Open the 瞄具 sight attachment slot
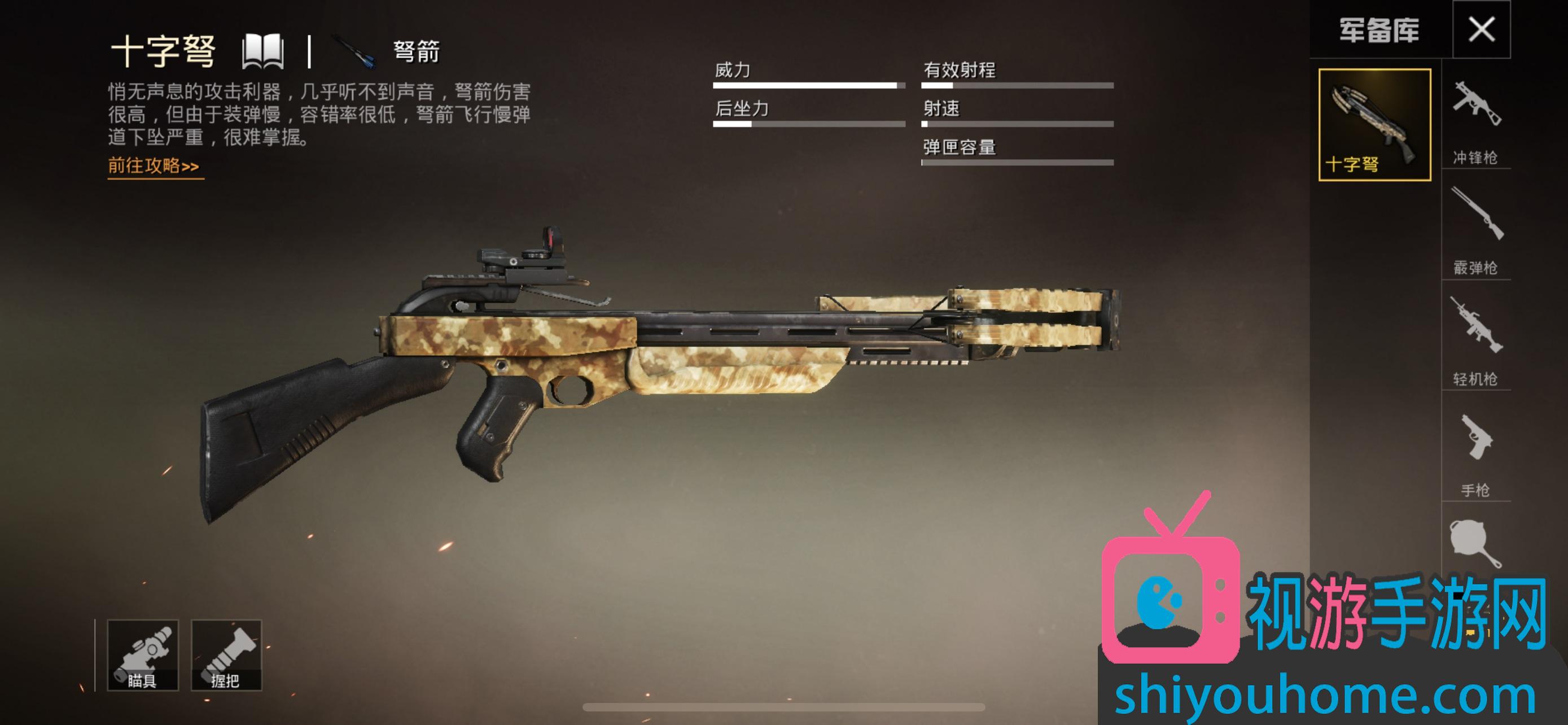This screenshot has width=1568, height=725. (x=143, y=655)
